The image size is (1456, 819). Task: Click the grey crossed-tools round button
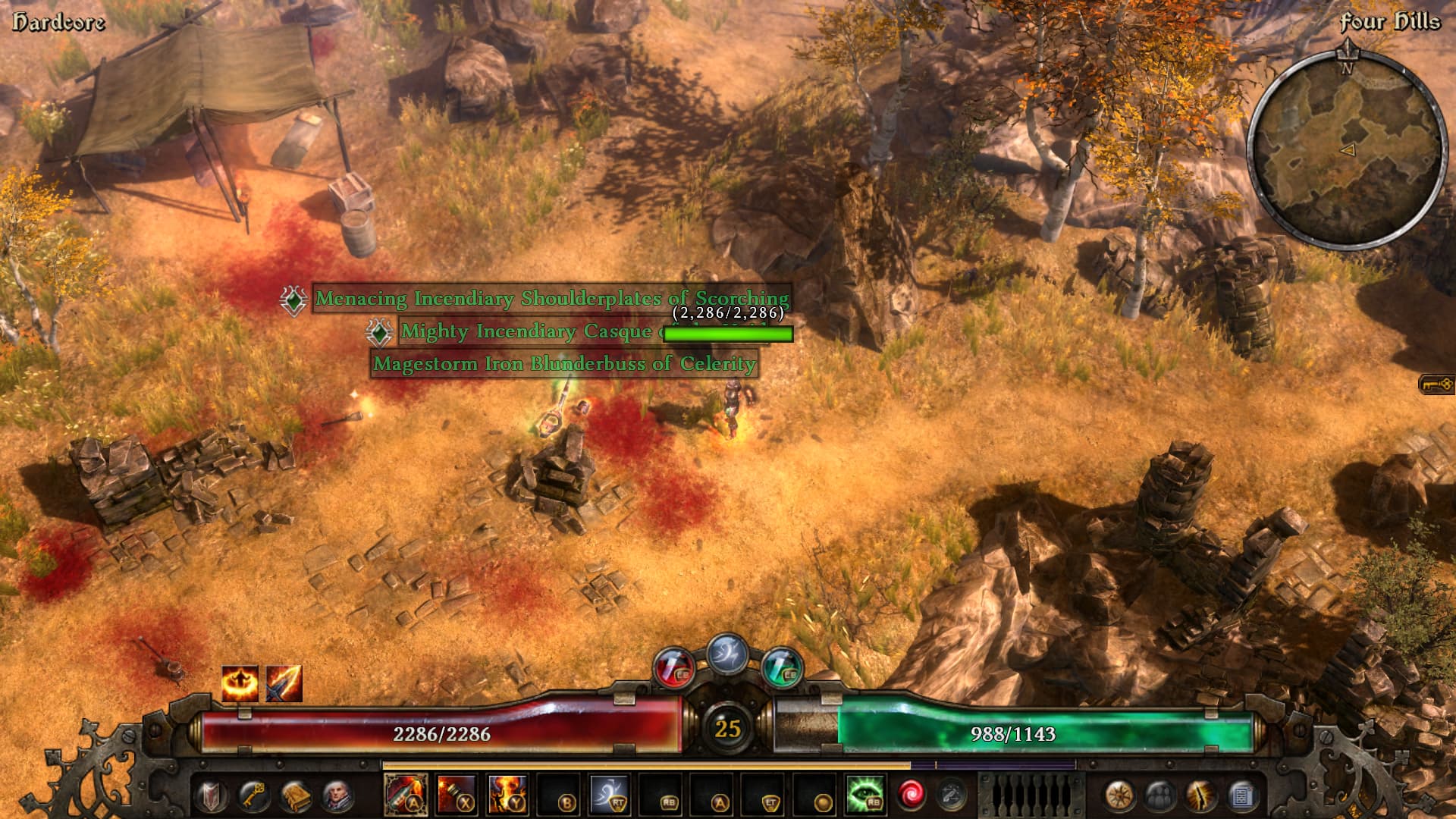[952, 795]
